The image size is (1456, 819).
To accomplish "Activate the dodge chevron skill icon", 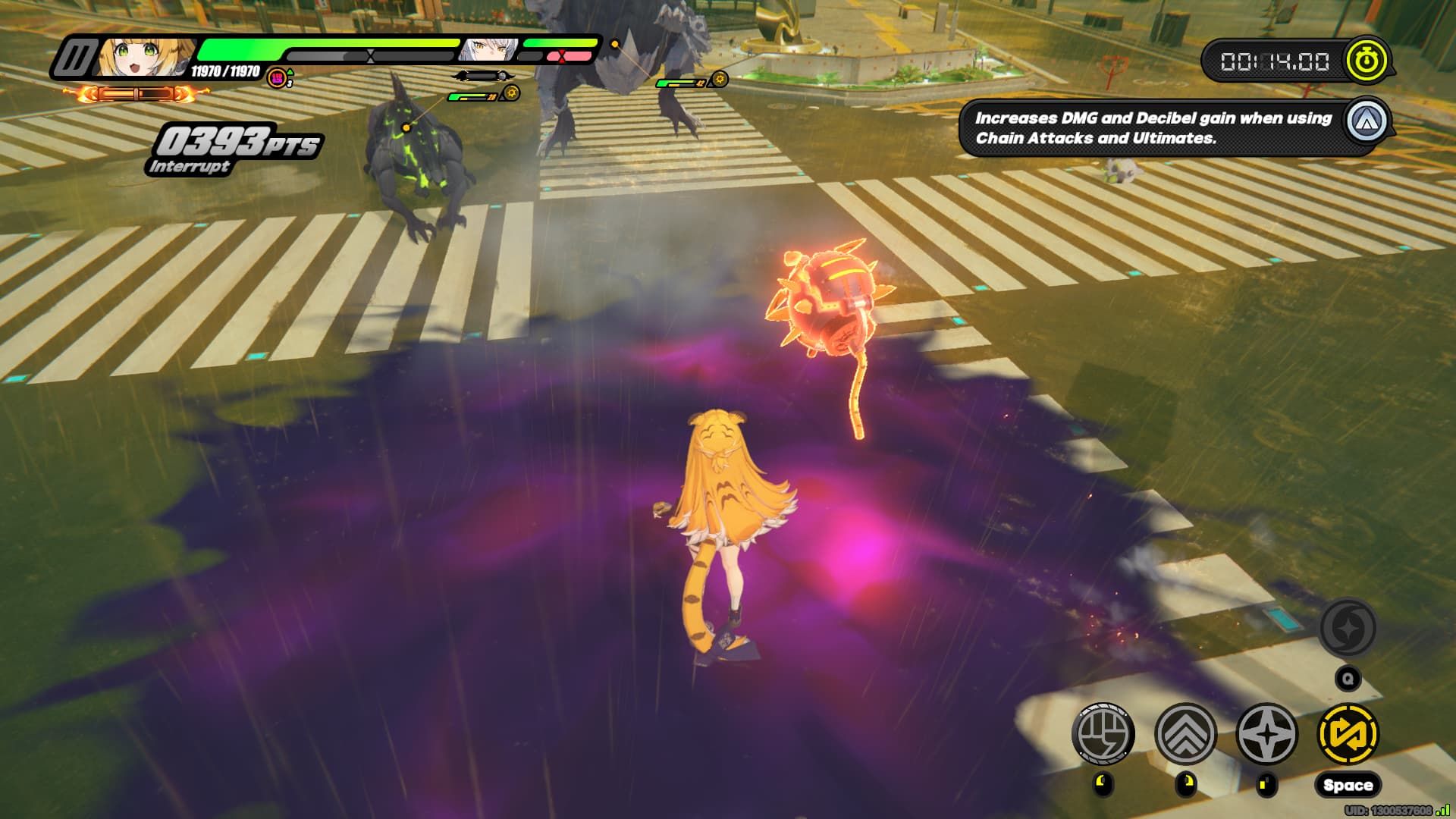I will point(1186,733).
